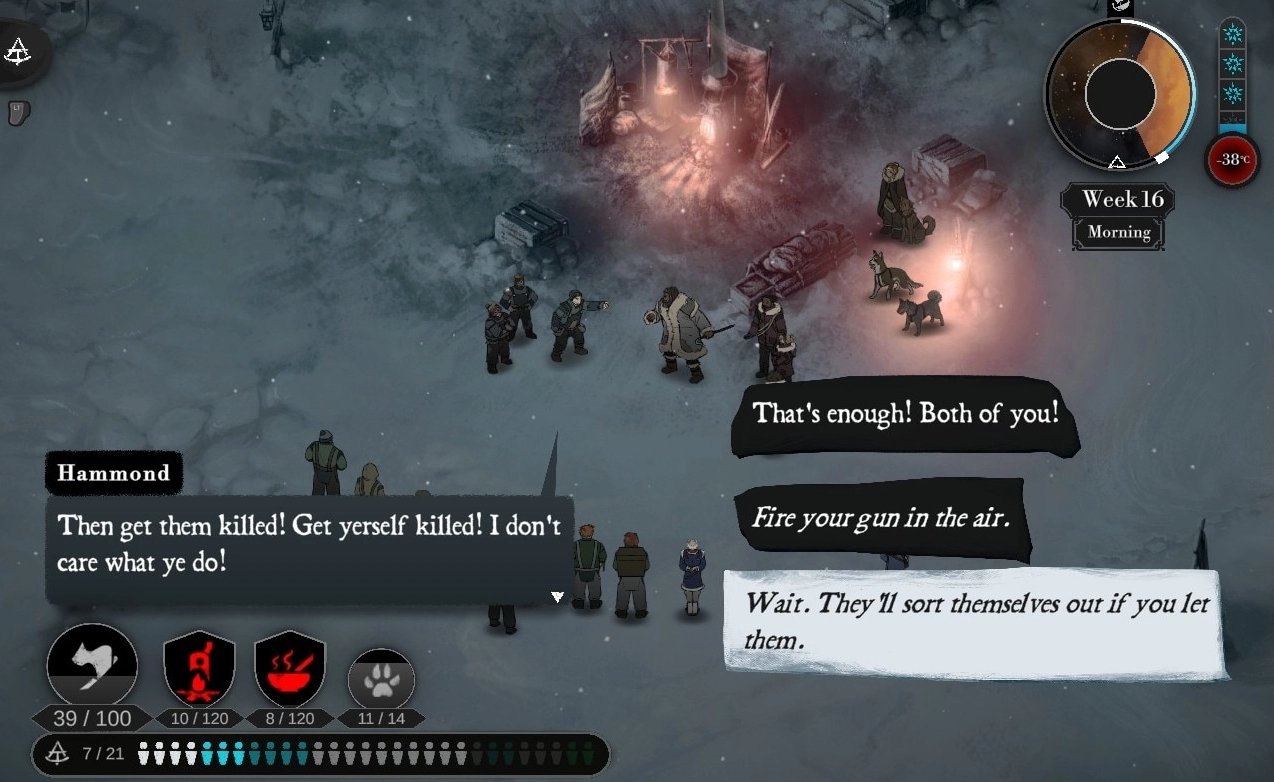Show the sled dogs paw icon
This screenshot has height=782, width=1274.
380,681
